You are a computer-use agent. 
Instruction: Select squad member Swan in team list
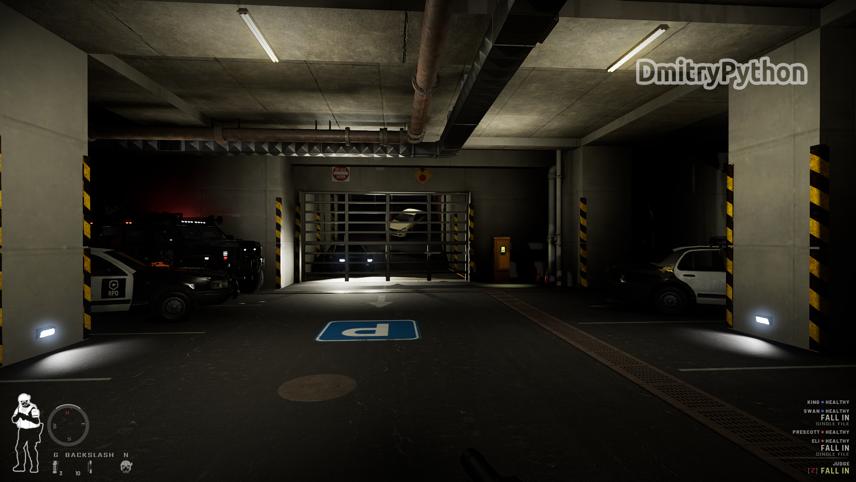(x=811, y=411)
